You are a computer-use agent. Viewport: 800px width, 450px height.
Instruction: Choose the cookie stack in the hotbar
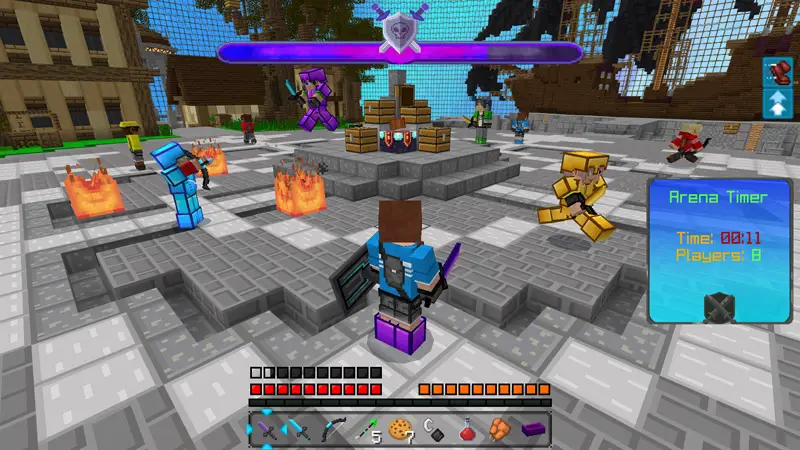point(400,430)
